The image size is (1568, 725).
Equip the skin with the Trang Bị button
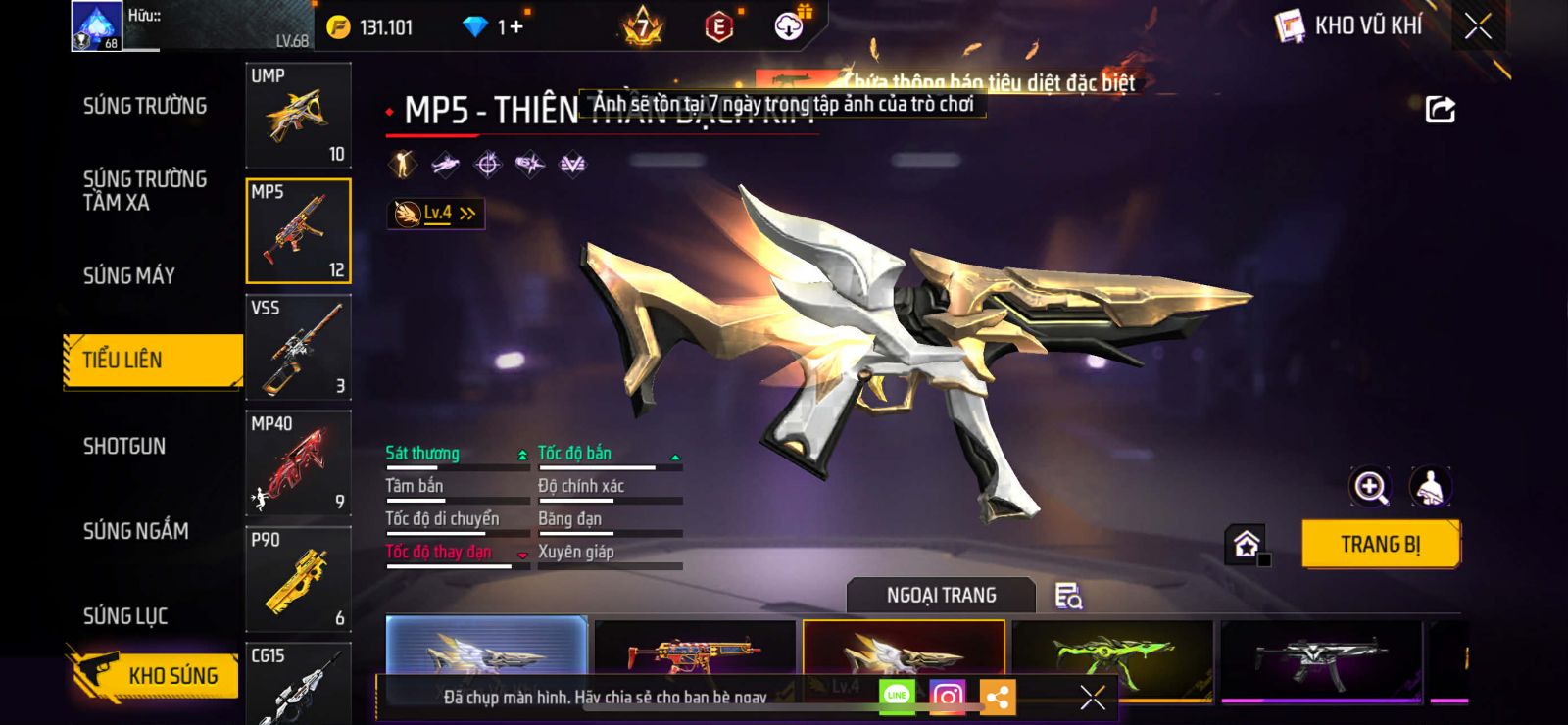[x=1380, y=545]
